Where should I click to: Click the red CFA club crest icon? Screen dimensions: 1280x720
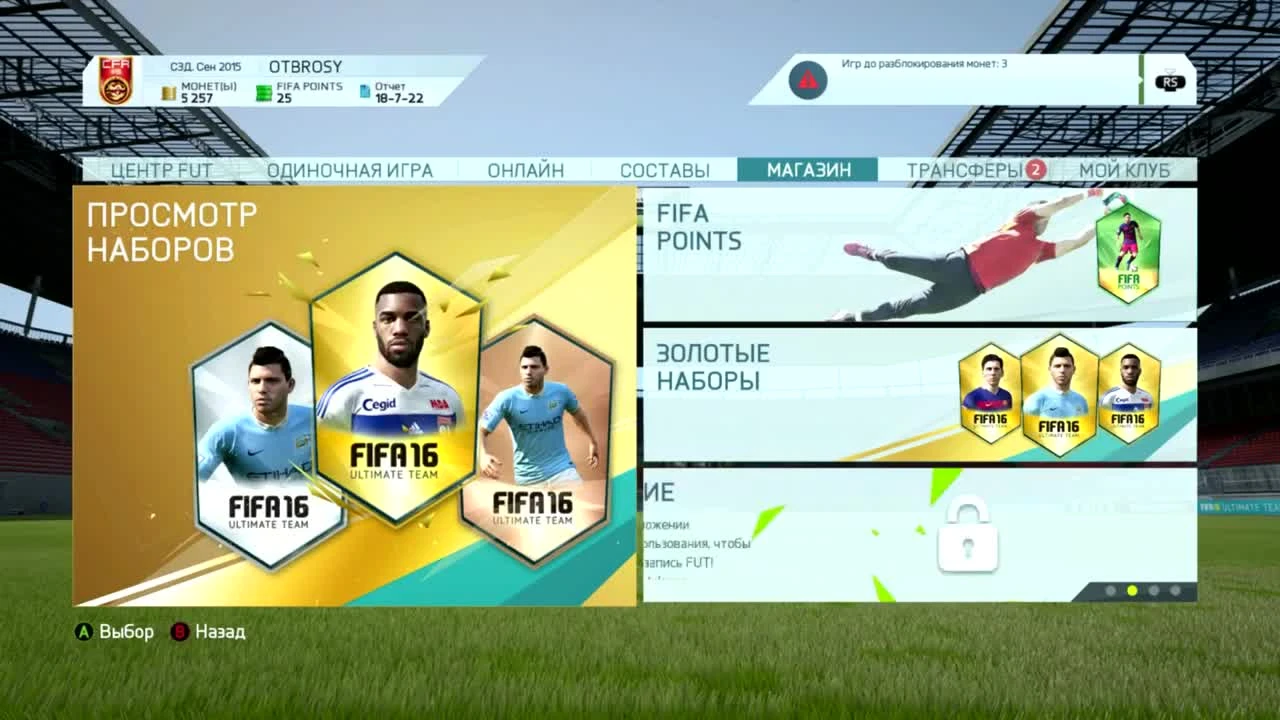114,78
